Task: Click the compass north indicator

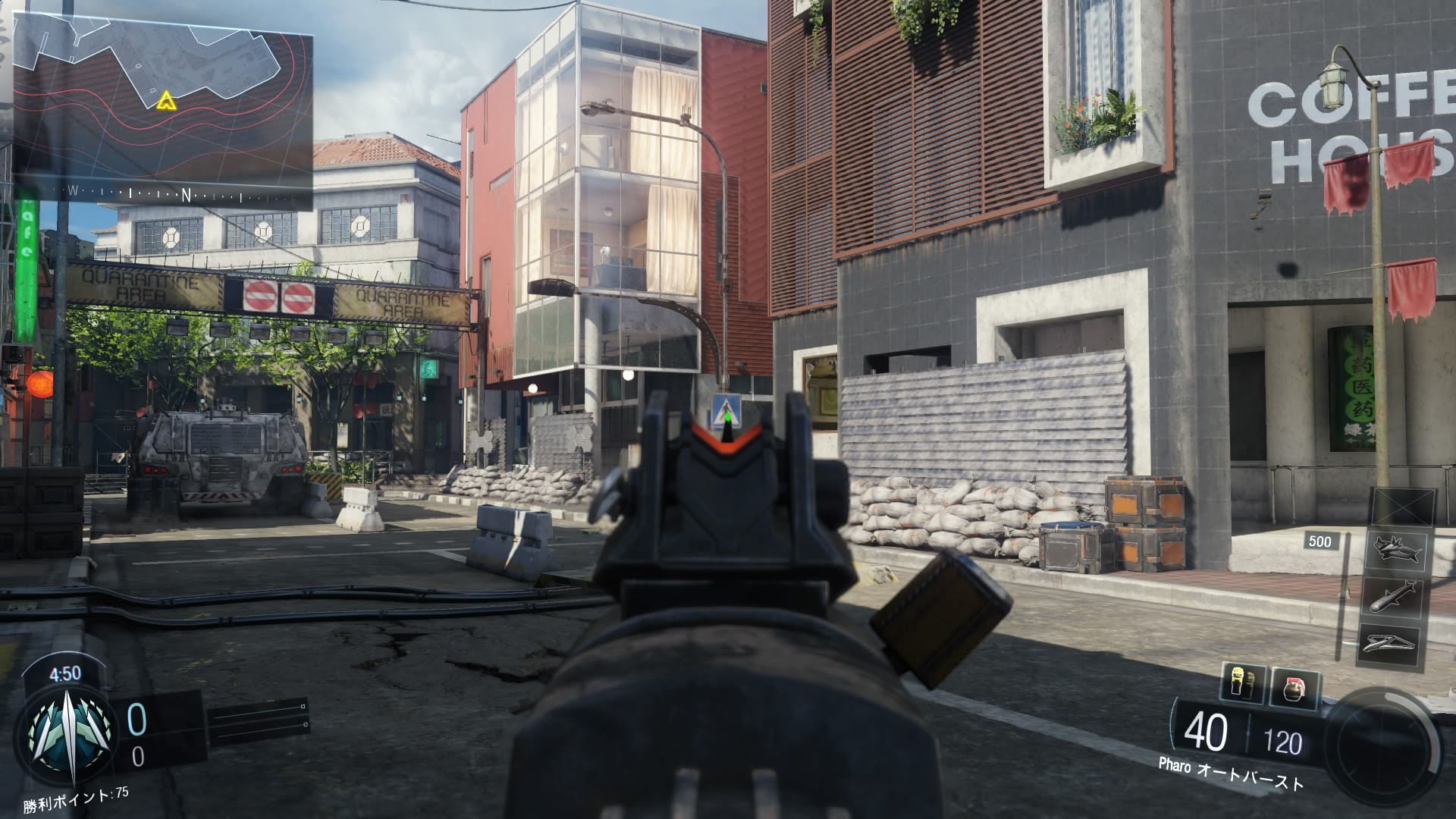Action: (186, 194)
